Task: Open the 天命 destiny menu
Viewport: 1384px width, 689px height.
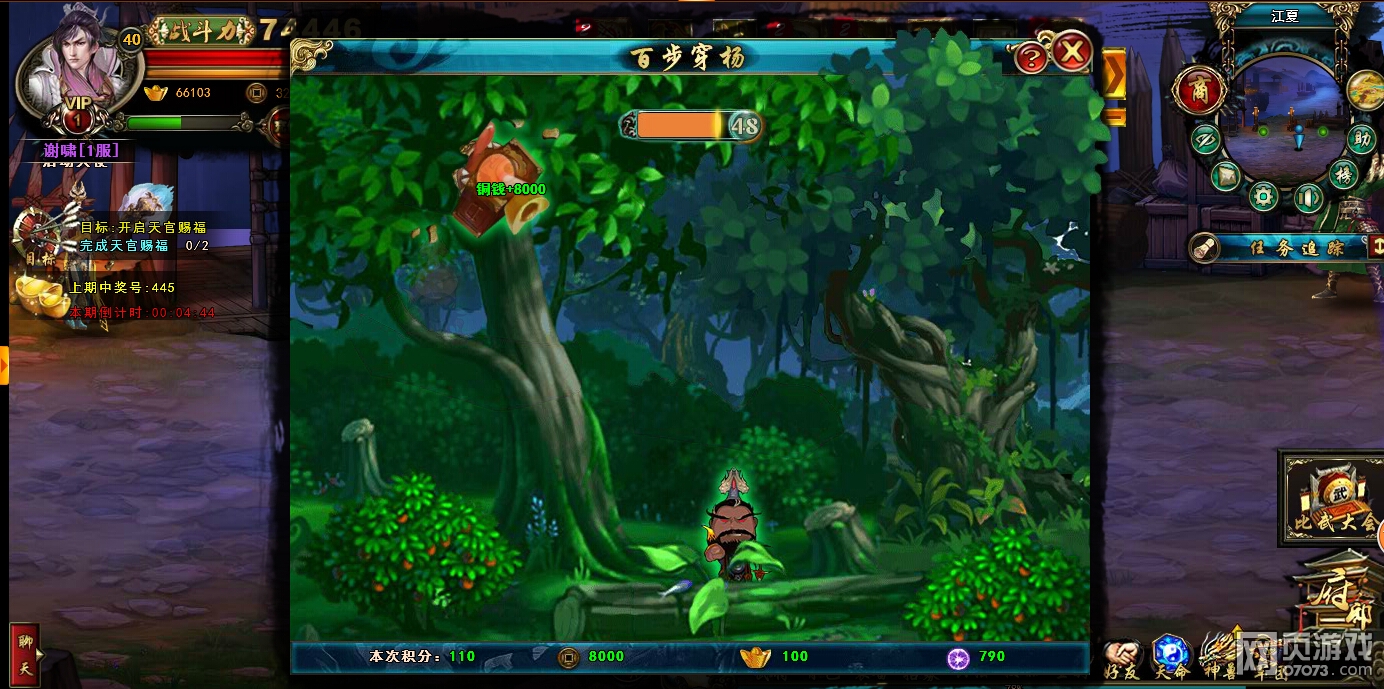Action: [1170, 657]
